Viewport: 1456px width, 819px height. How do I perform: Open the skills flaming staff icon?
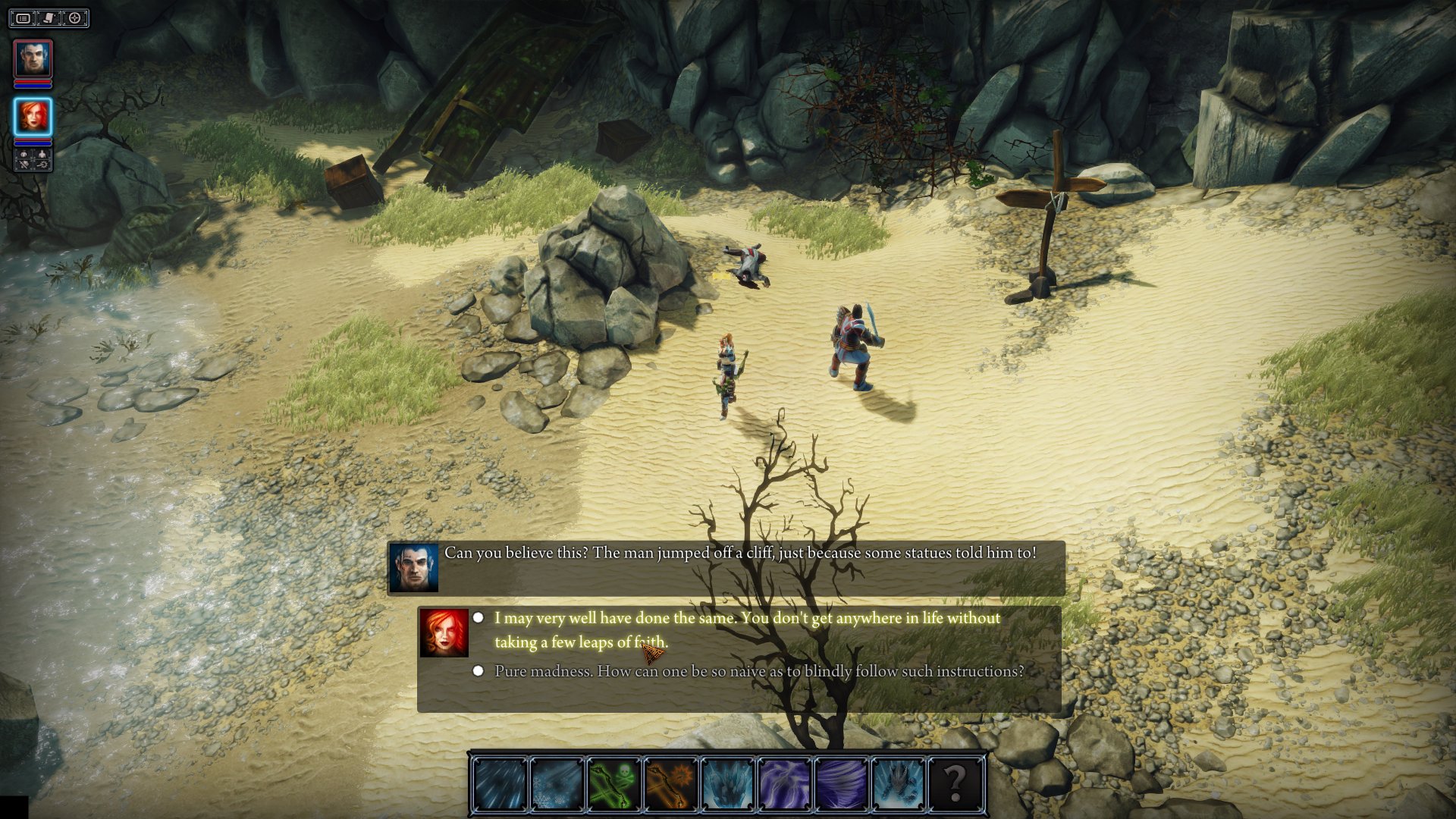tap(42, 164)
